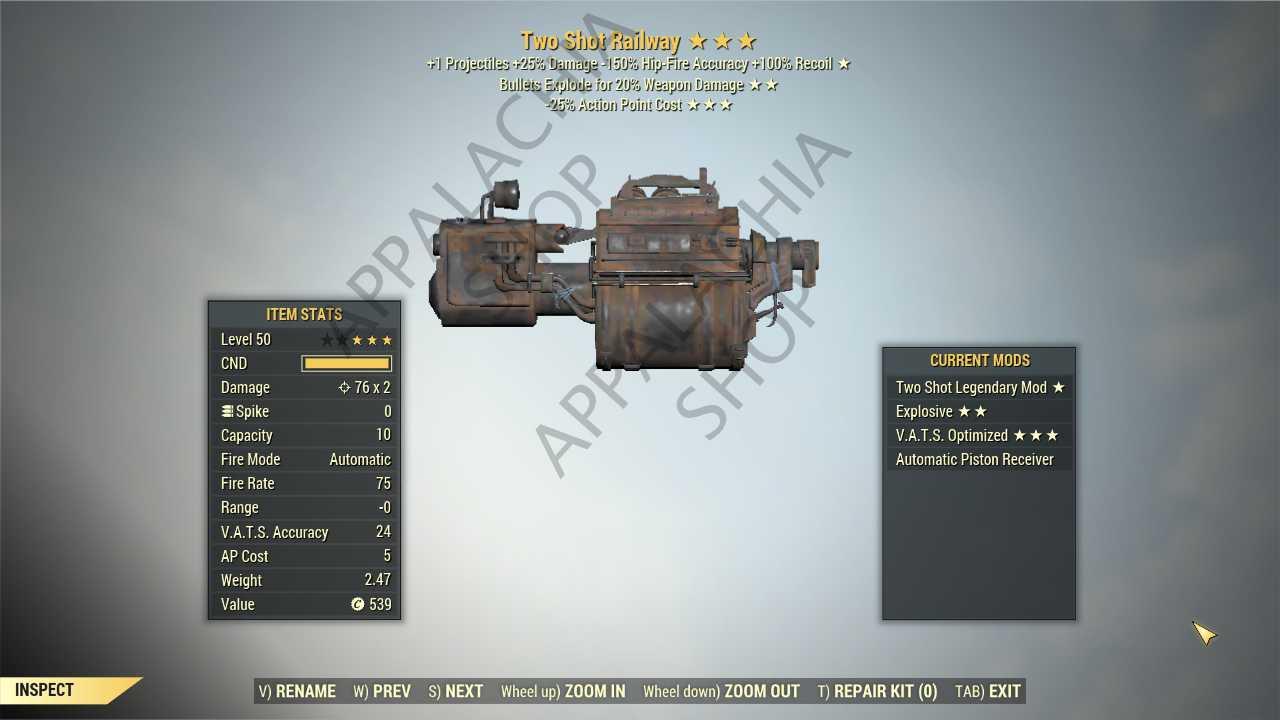Screen dimensions: 1280x720
Task: Exit the inspect screen via EXIT
Action: [x=988, y=691]
